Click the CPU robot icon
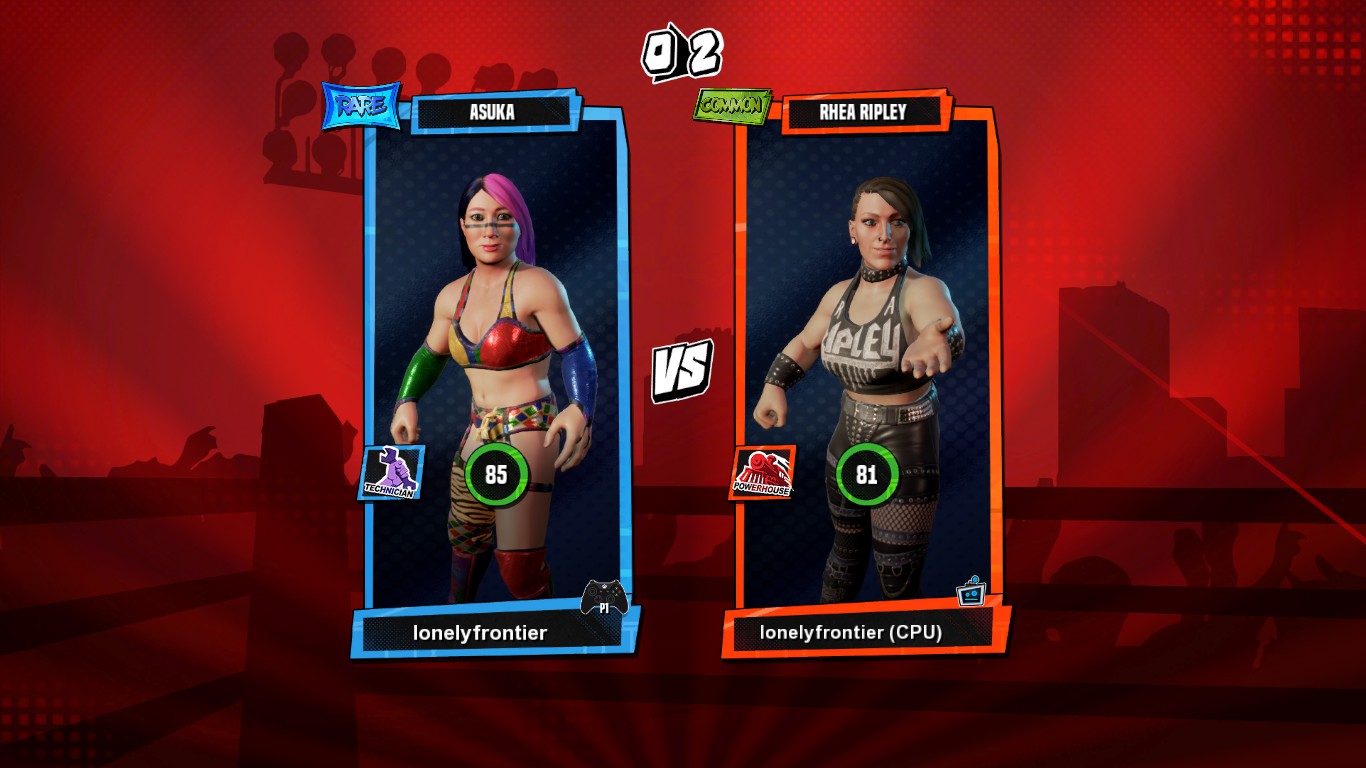1366x768 pixels. pyautogui.click(x=971, y=592)
